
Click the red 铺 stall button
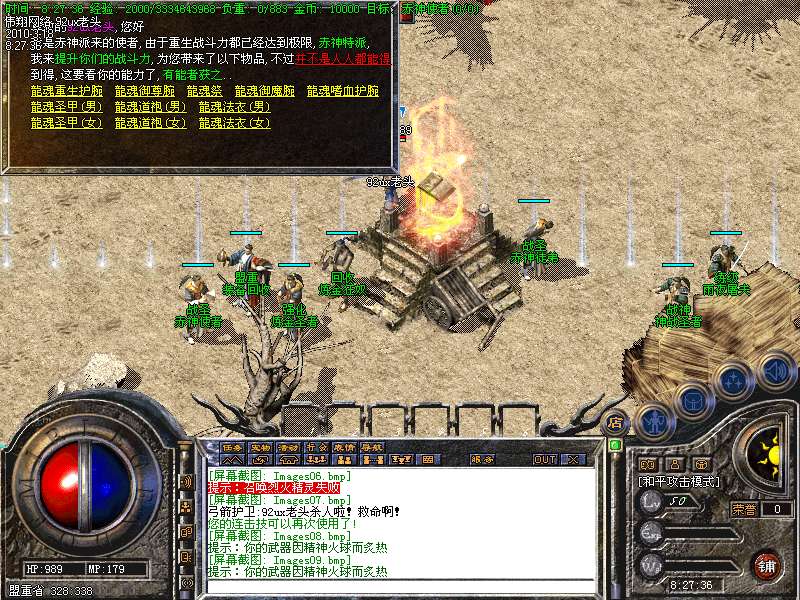[x=766, y=565]
